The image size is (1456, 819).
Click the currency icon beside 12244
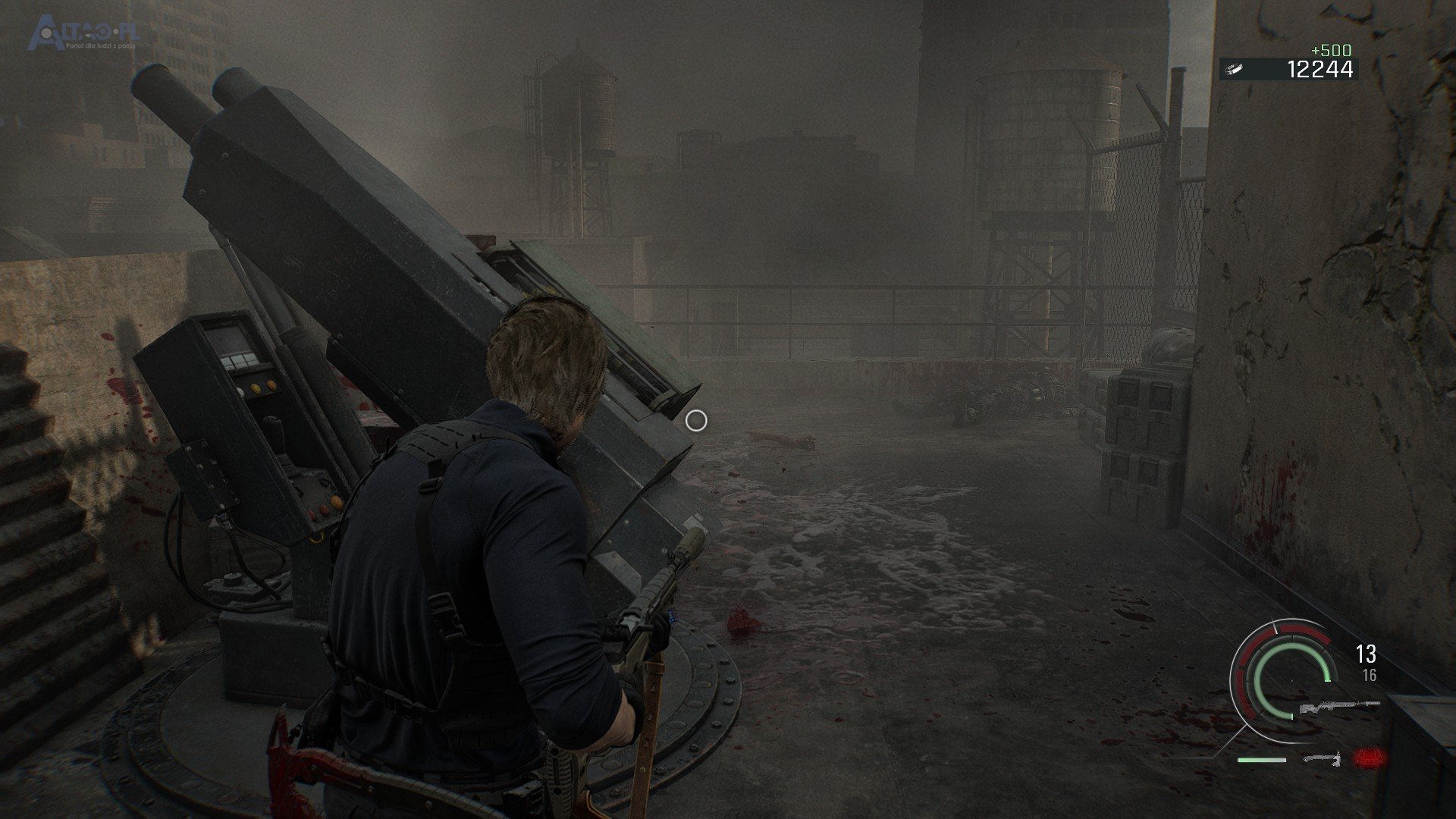click(x=1235, y=69)
